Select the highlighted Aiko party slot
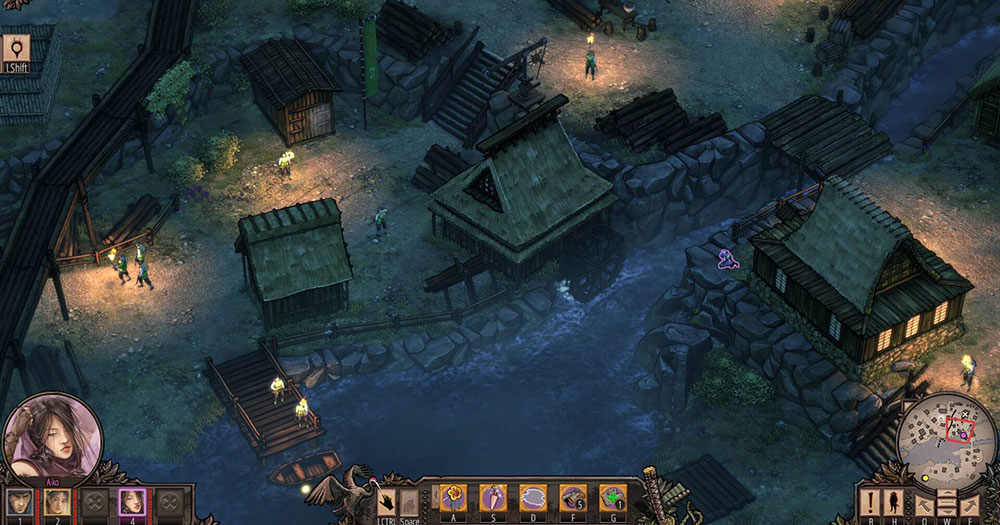1000x525 pixels. (132, 503)
